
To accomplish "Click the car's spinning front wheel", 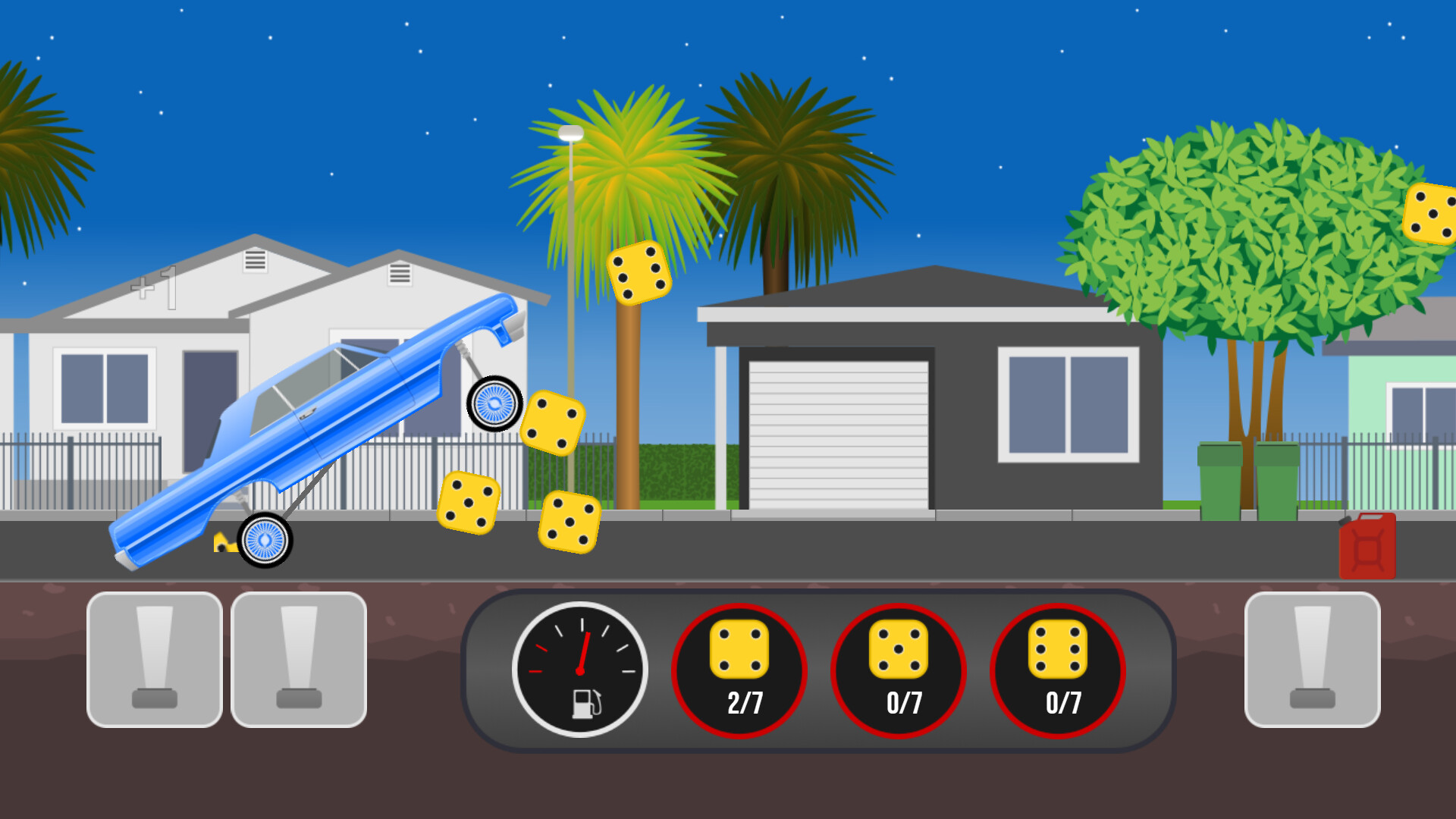I will 494,404.
